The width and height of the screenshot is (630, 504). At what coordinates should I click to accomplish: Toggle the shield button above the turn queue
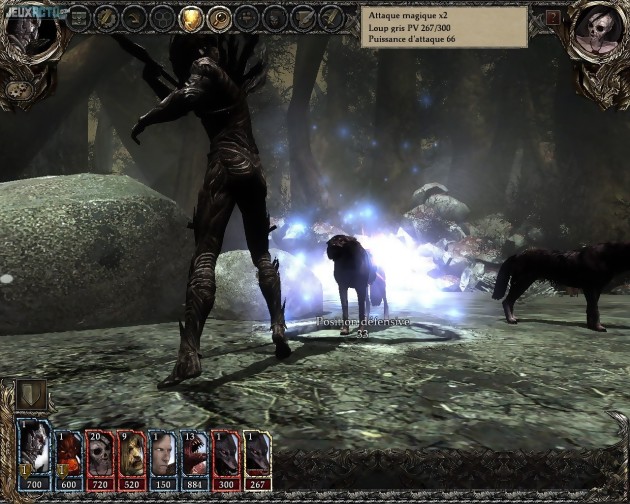click(x=32, y=392)
